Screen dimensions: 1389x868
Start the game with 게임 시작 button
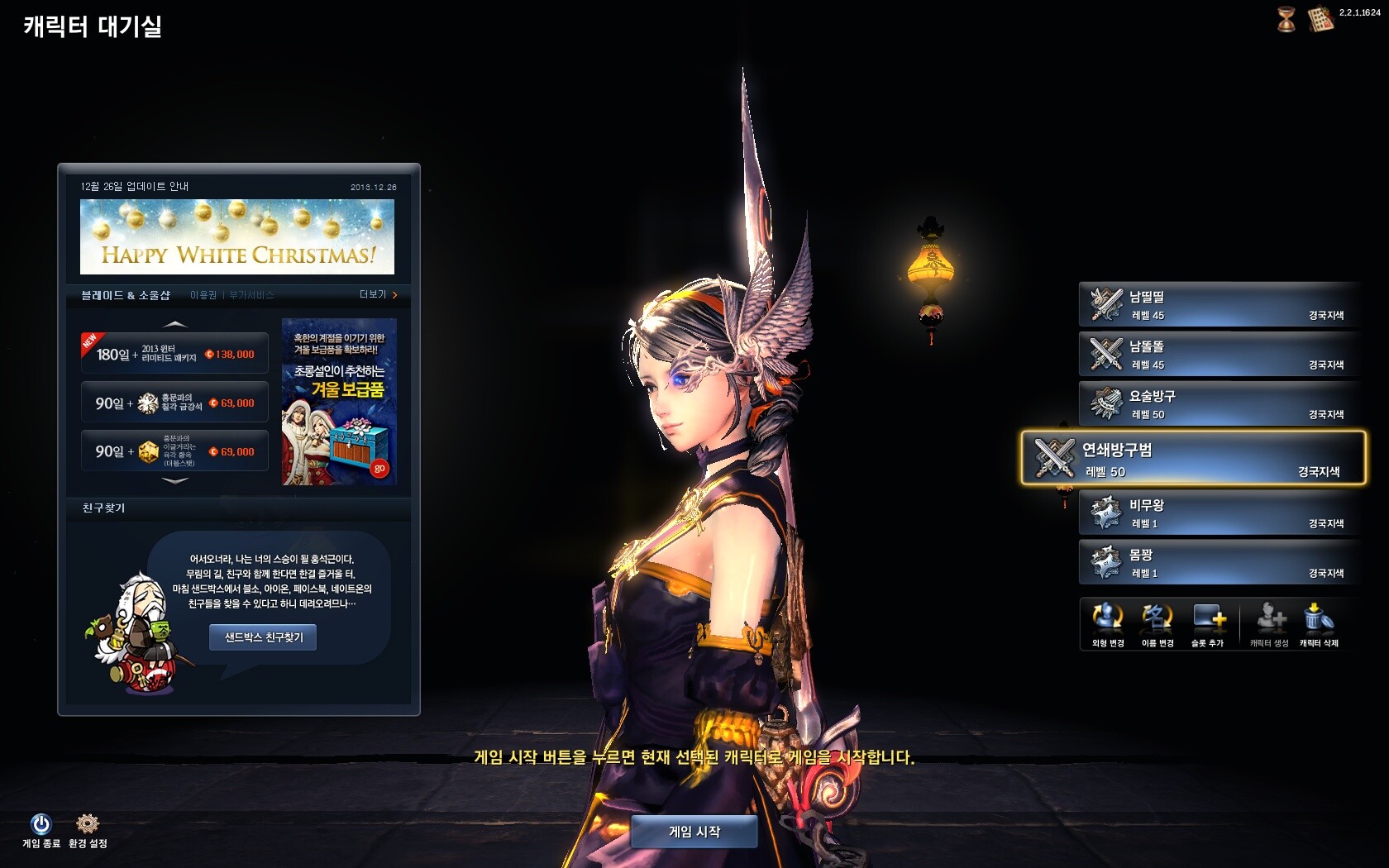pyautogui.click(x=694, y=832)
